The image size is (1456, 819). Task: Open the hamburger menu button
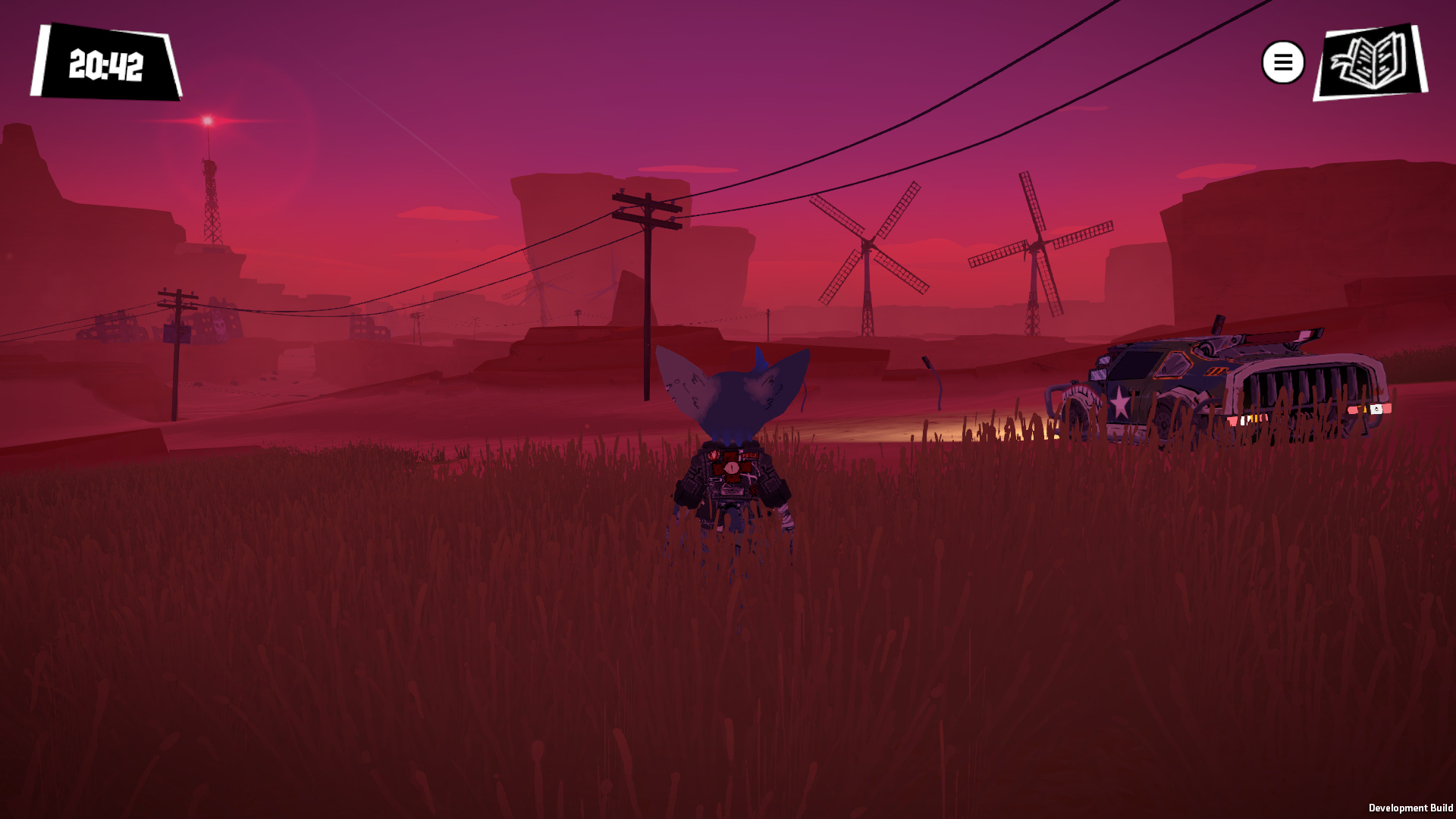1282,62
